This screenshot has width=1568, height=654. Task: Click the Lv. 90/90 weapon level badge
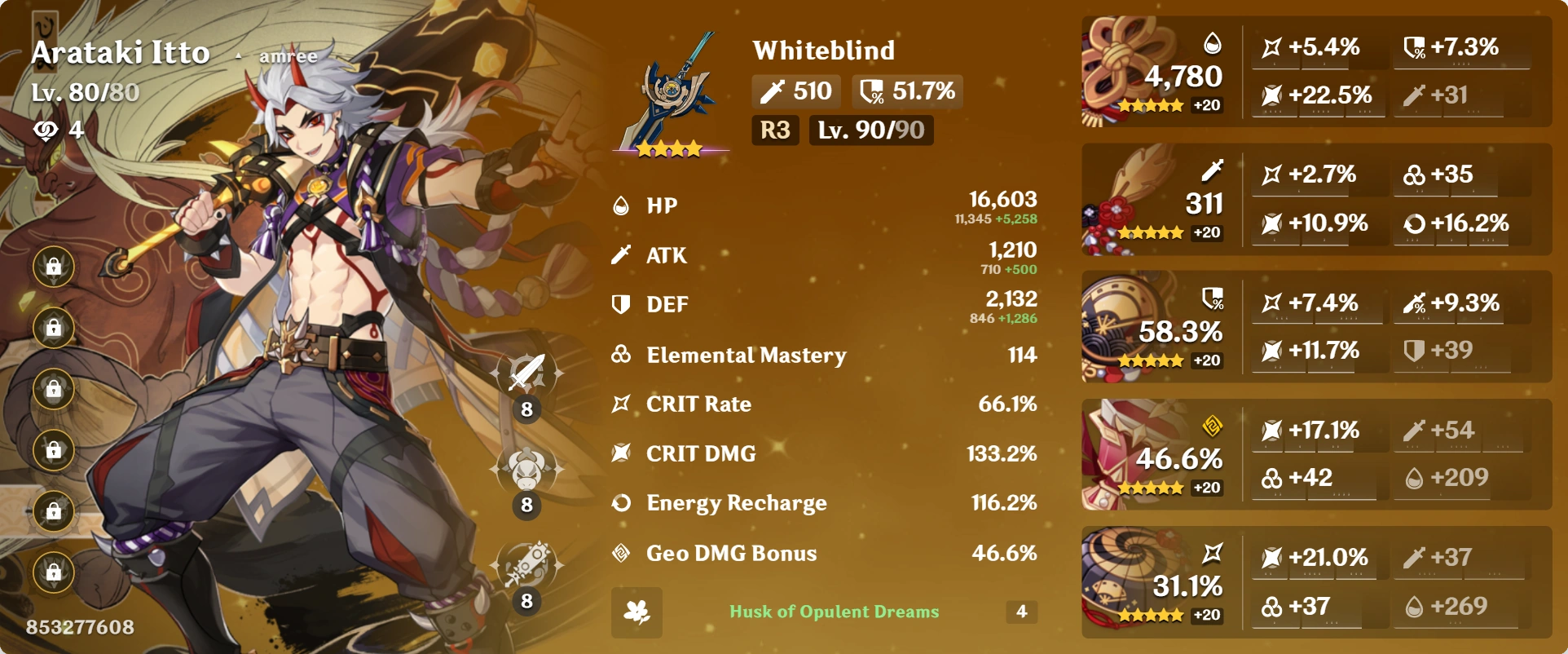point(870,130)
